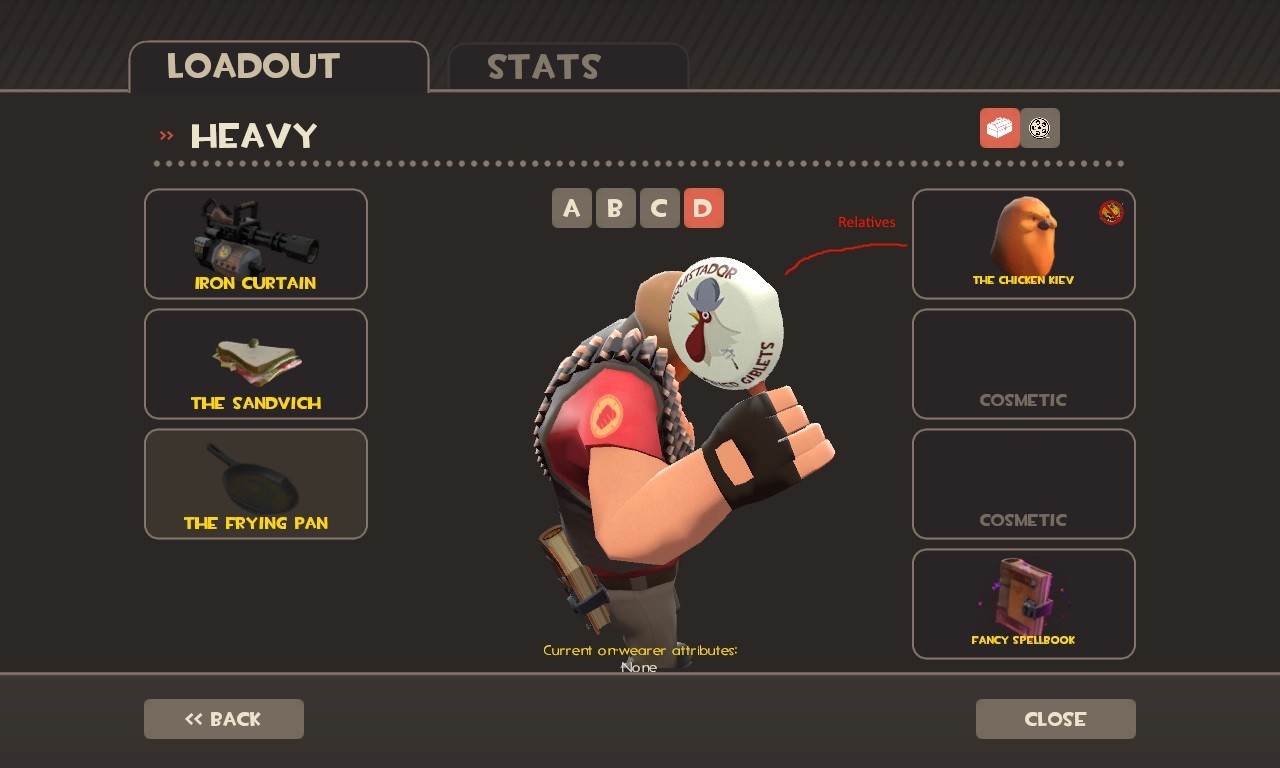Screen dimensions: 1280x768
Task: Select loadout preset B
Action: 616,208
